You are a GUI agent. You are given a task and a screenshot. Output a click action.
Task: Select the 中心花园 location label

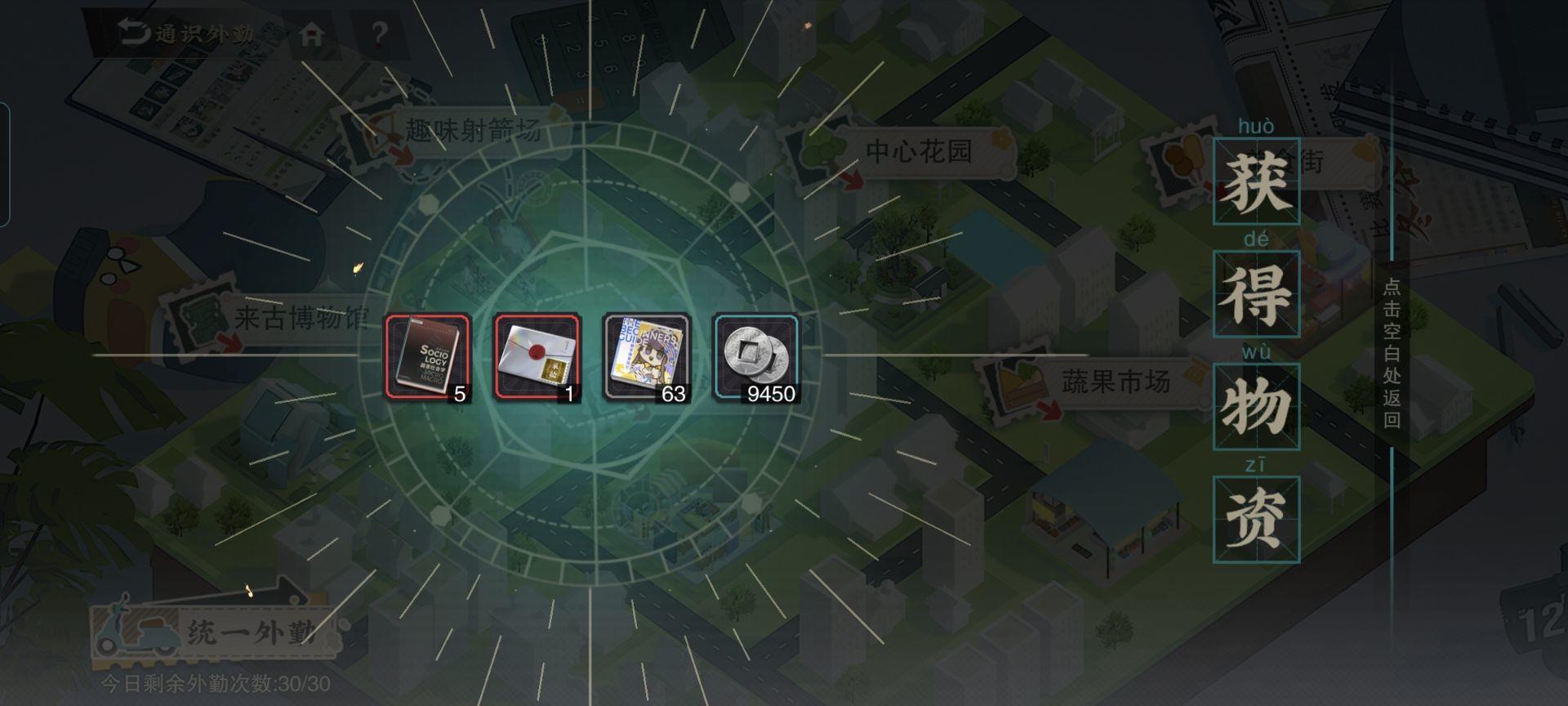point(918,149)
